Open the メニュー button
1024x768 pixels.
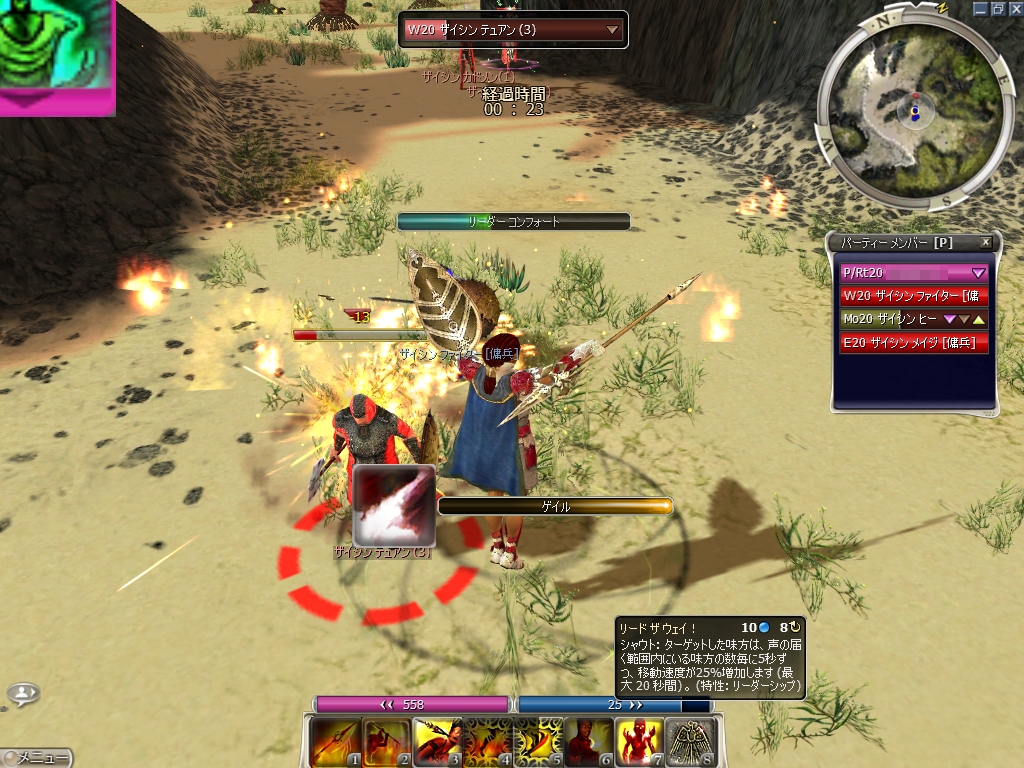point(36,758)
